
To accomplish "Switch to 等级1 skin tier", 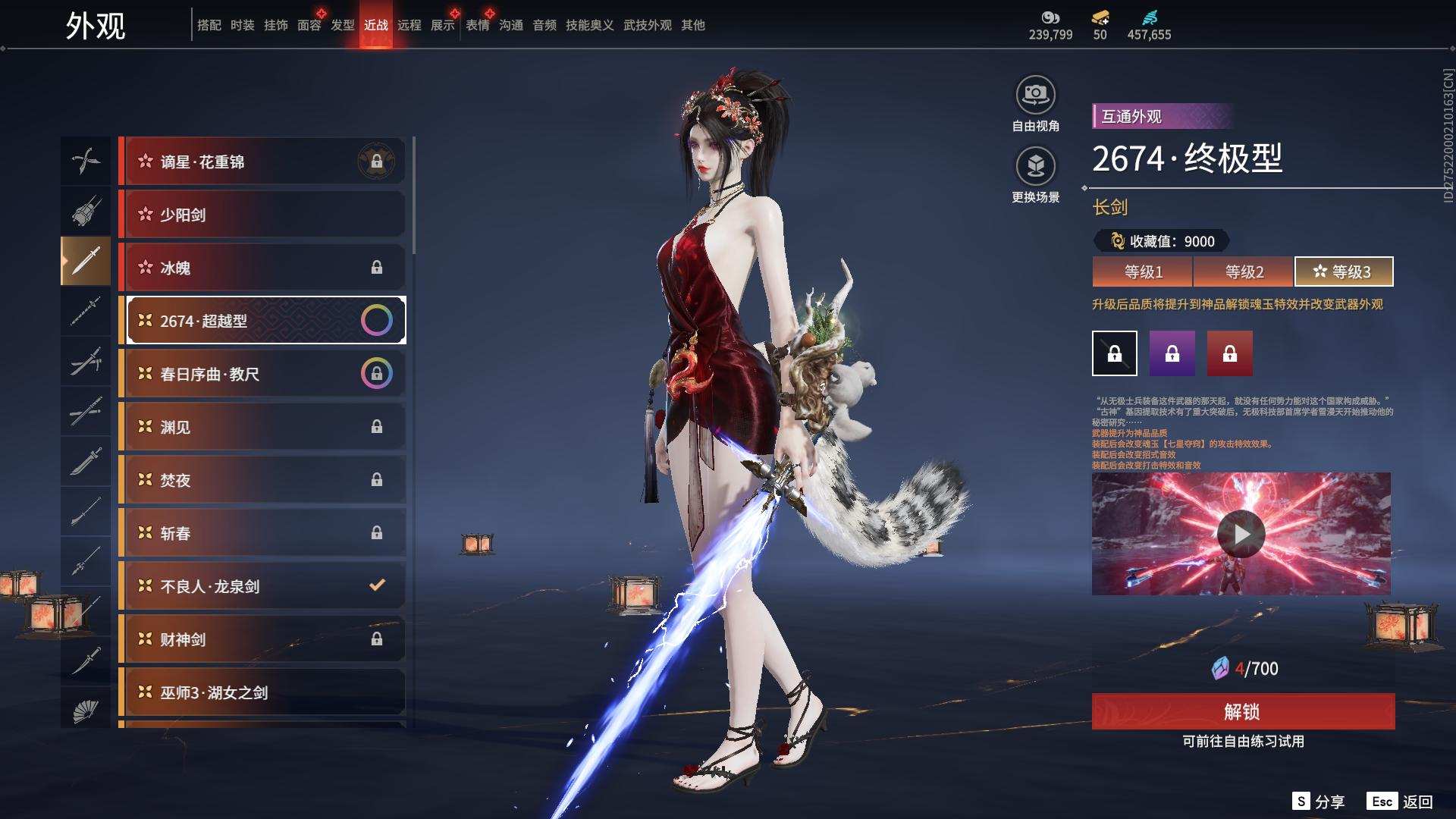I will 1143,271.
